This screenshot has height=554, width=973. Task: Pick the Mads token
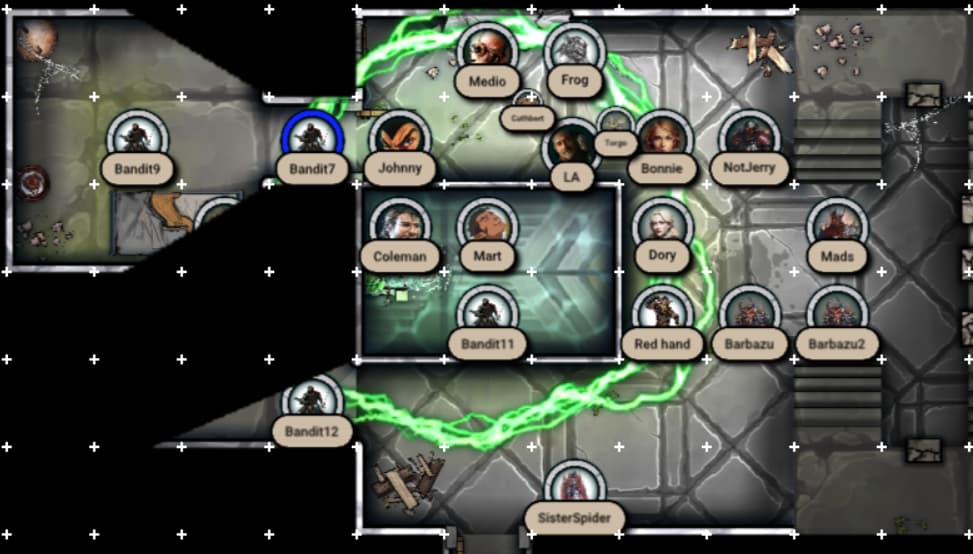click(836, 227)
